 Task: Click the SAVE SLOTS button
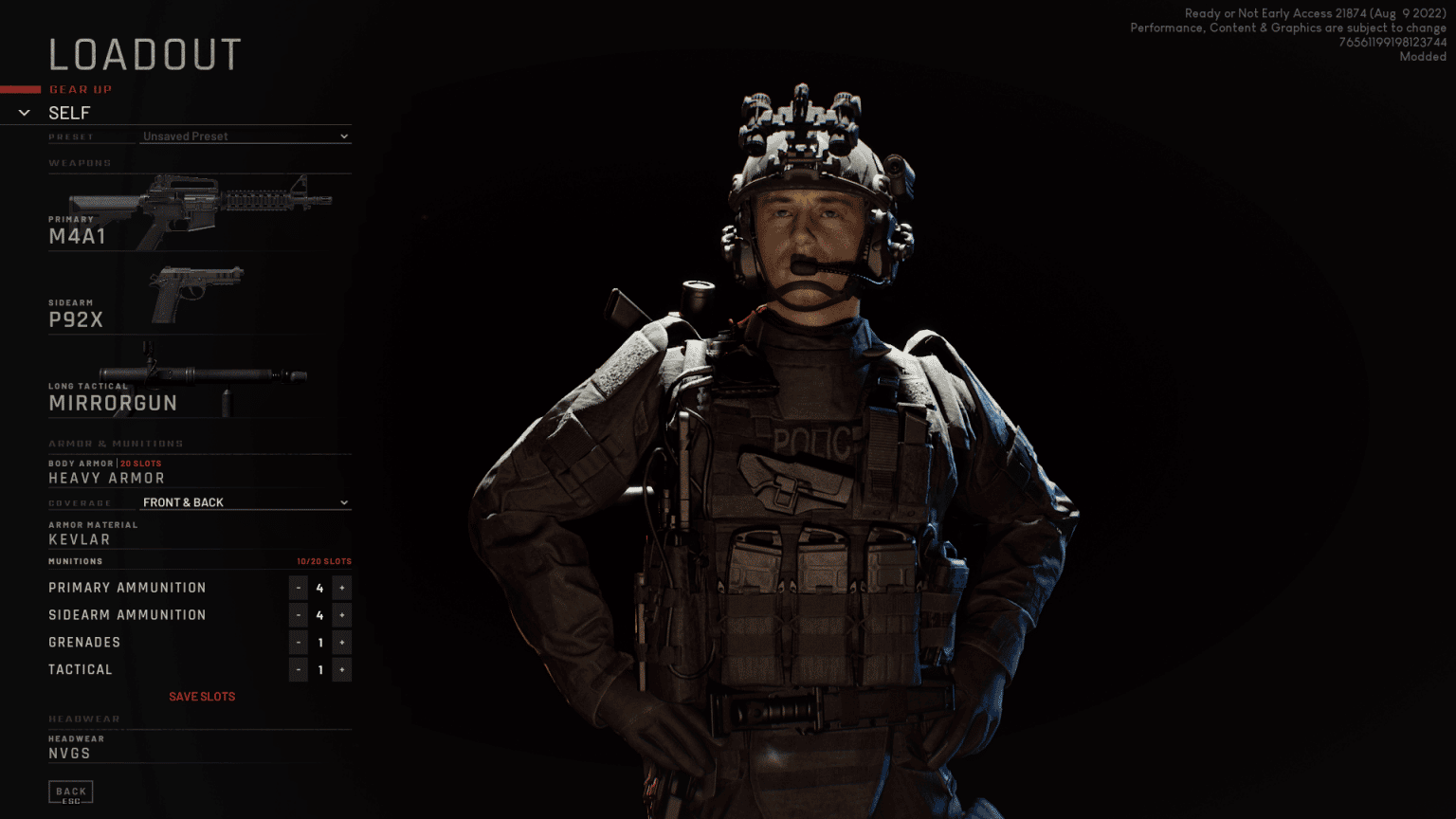[202, 696]
